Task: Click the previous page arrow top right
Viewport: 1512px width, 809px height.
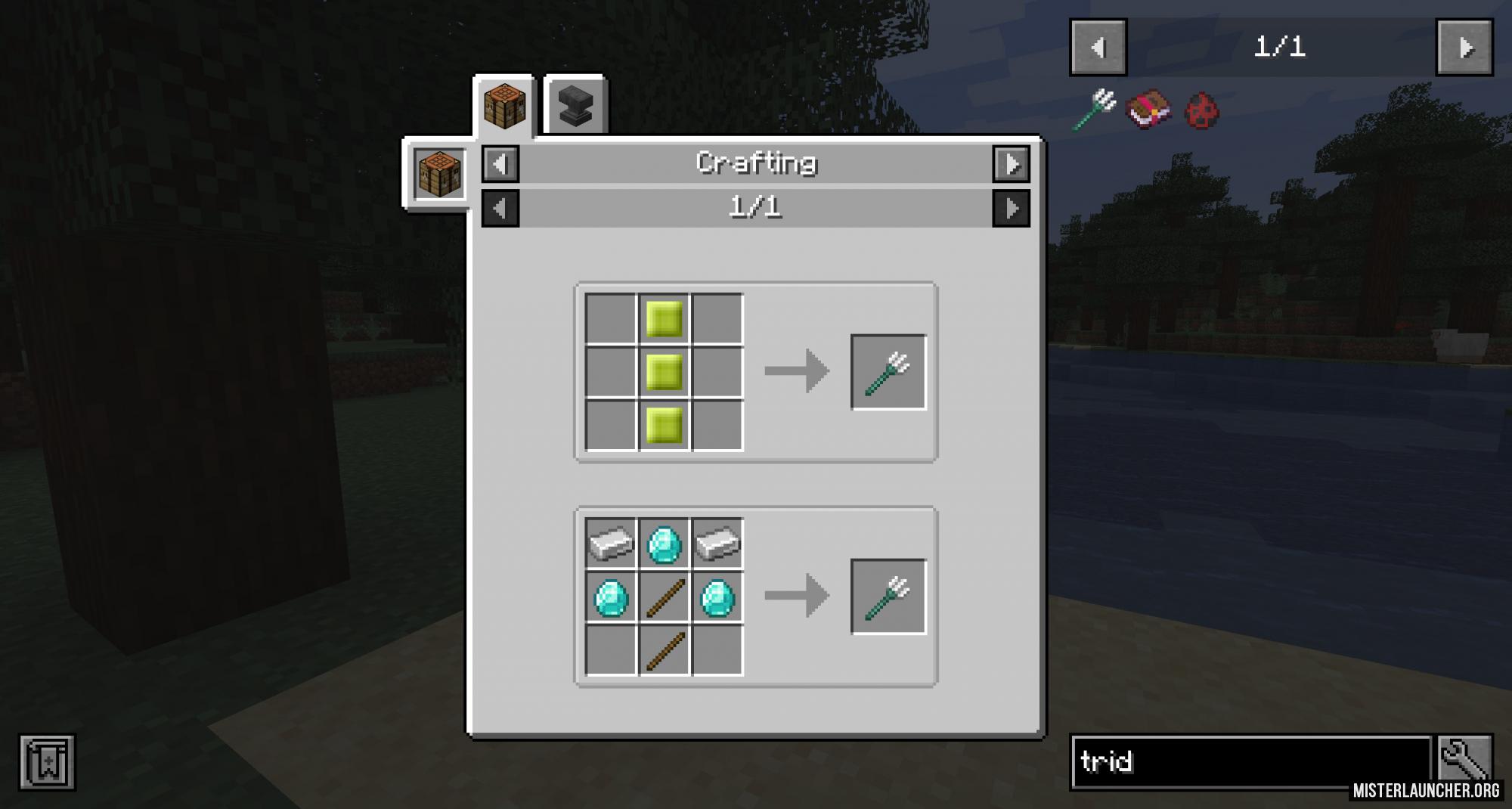Action: click(x=1098, y=47)
